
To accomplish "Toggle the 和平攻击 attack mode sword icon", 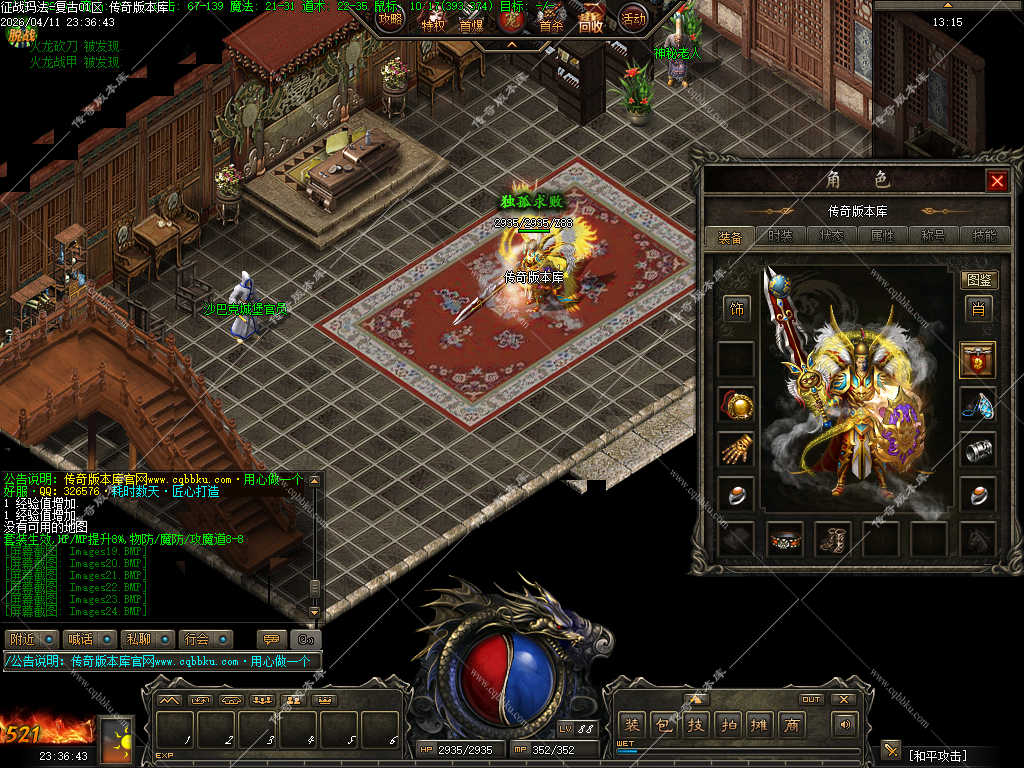I will click(x=891, y=750).
